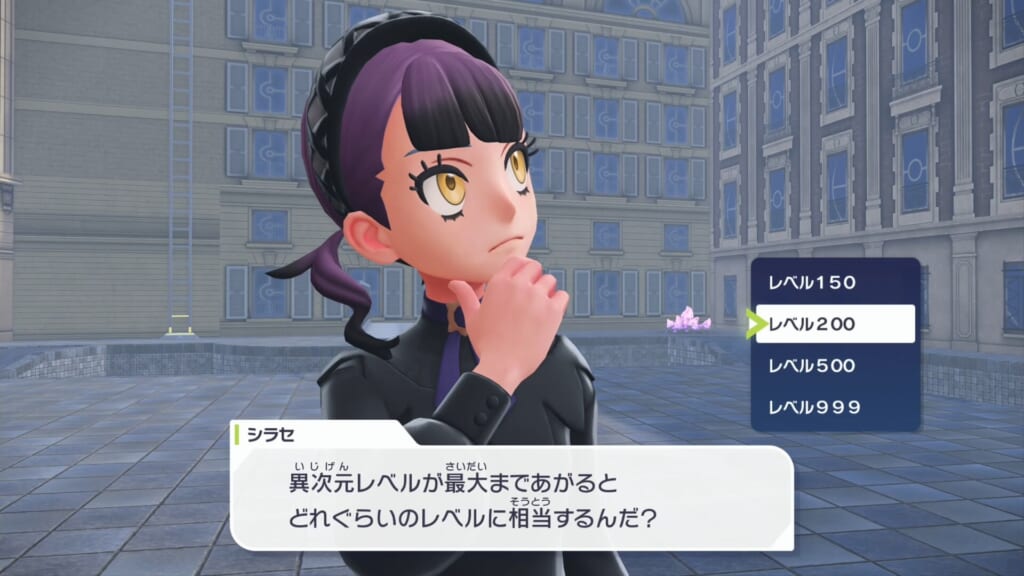The width and height of the screenshot is (1024, 576).
Task: Select the highlighted レベル200 option
Action: click(834, 324)
